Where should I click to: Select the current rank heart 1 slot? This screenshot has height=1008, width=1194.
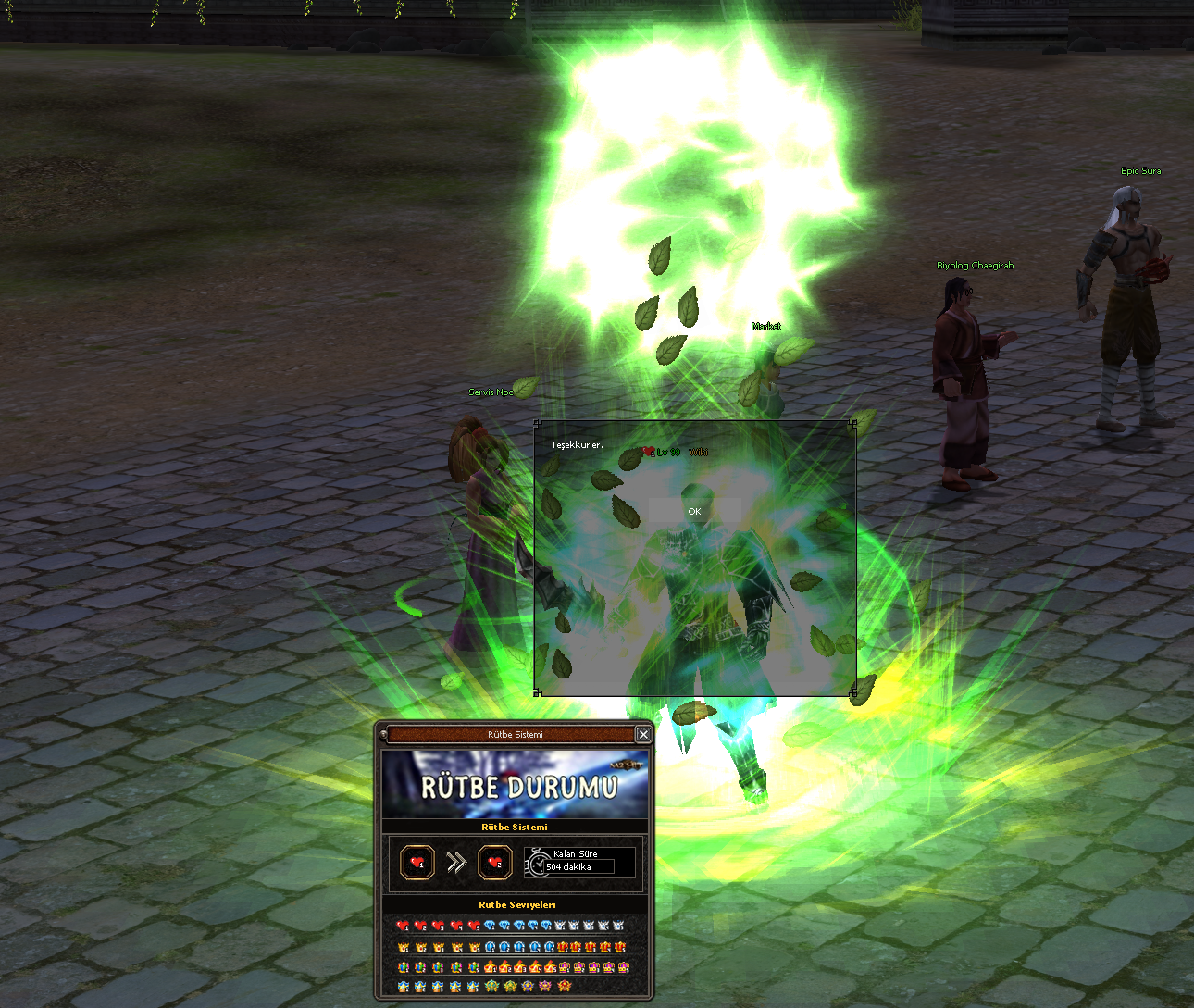[417, 863]
